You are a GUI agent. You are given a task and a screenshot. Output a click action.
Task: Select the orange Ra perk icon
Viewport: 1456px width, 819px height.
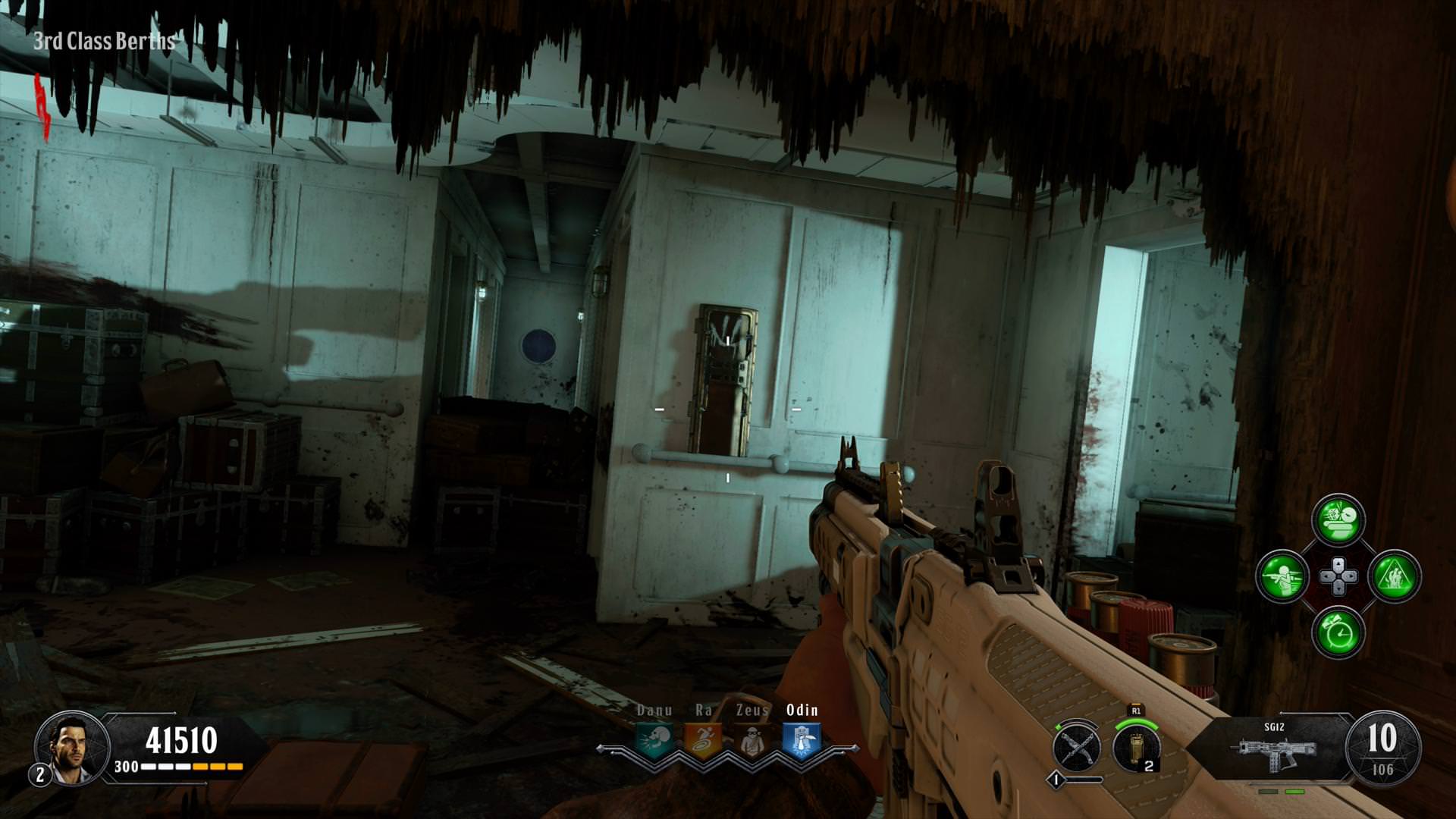[703, 739]
